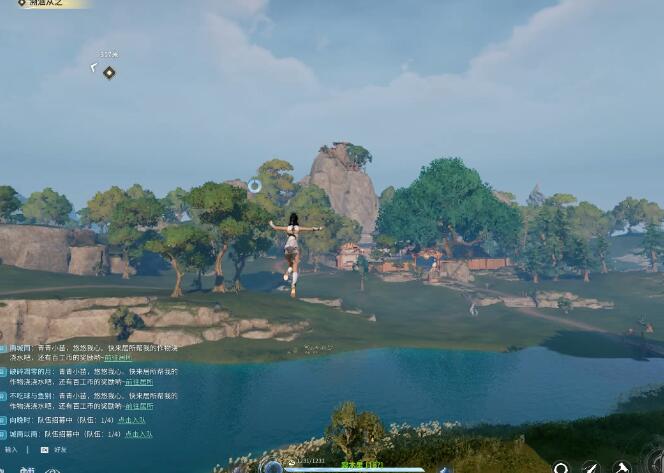Image resolution: width=664 pixels, height=473 pixels.
Task: Click the magnifying glass icon
Action: 562,467
